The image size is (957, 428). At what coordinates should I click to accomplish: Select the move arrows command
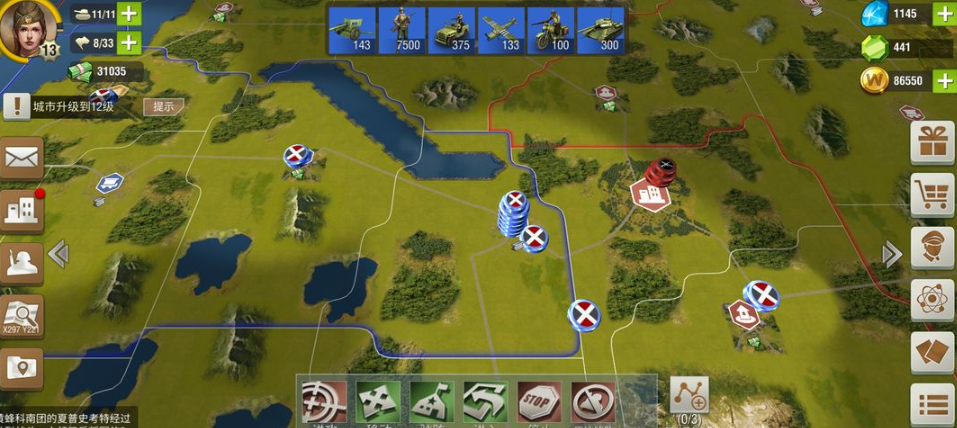[x=378, y=402]
